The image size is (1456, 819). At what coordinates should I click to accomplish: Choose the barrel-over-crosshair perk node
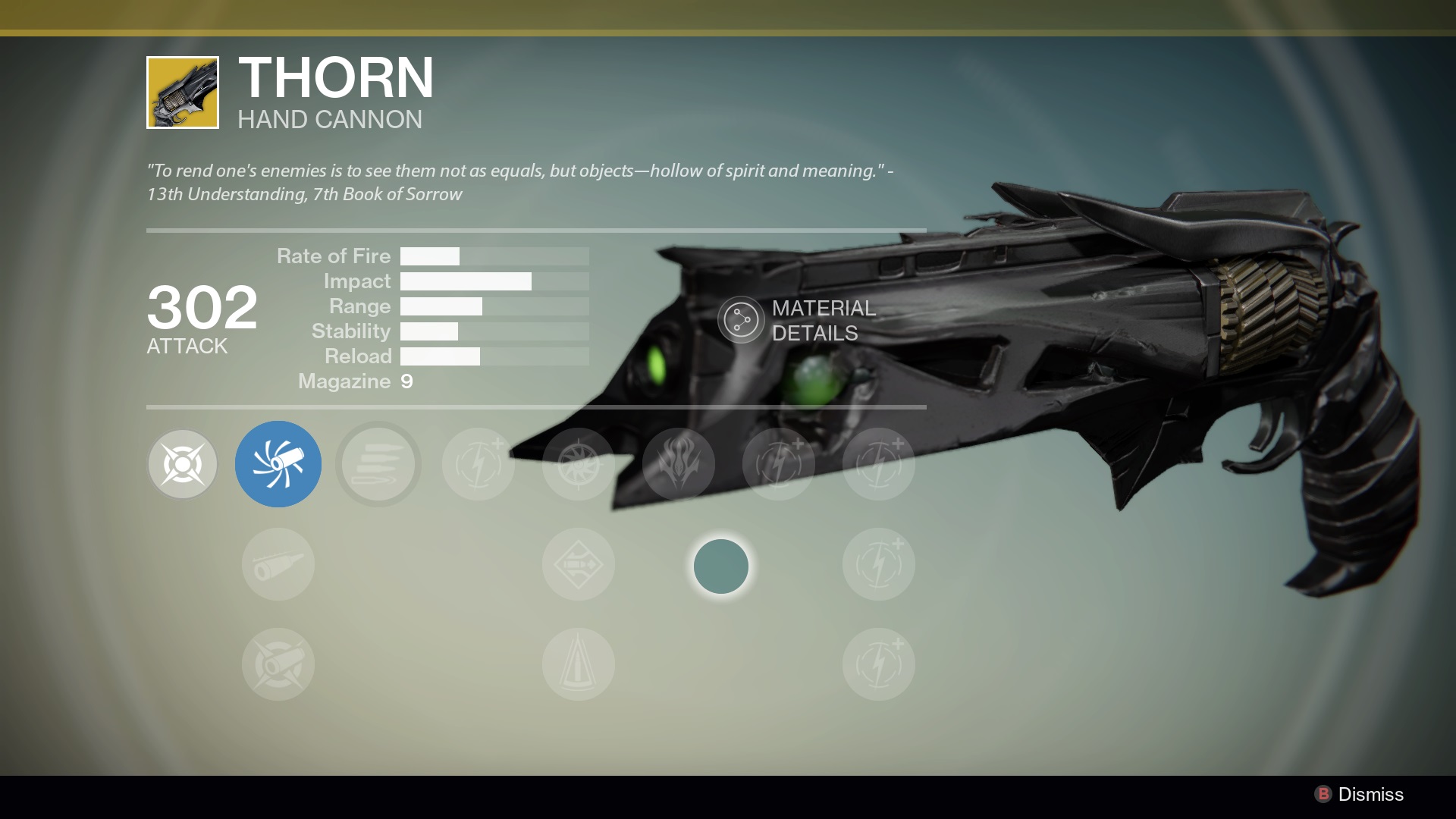click(x=278, y=664)
